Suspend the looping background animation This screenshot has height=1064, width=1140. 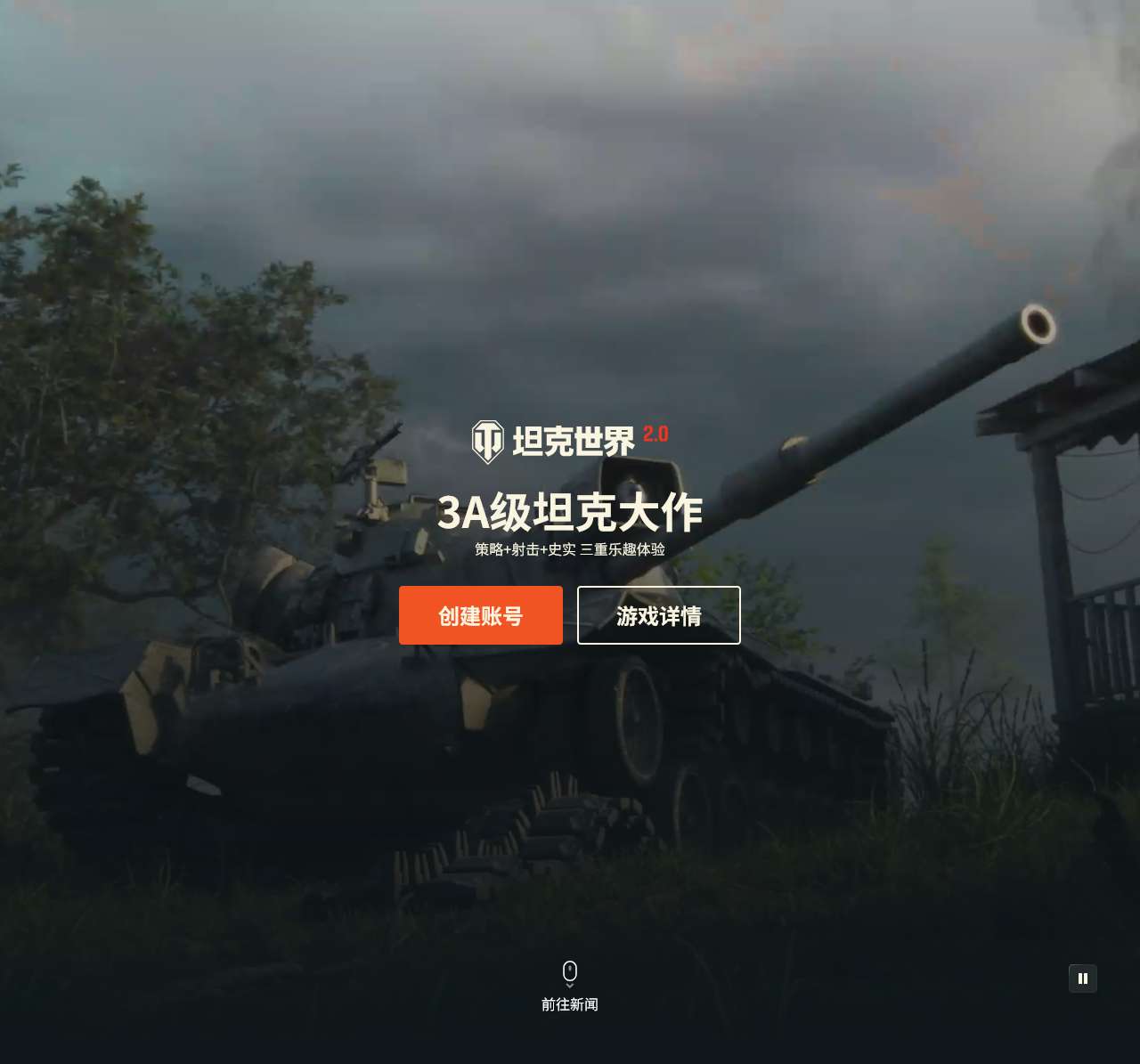1083,978
